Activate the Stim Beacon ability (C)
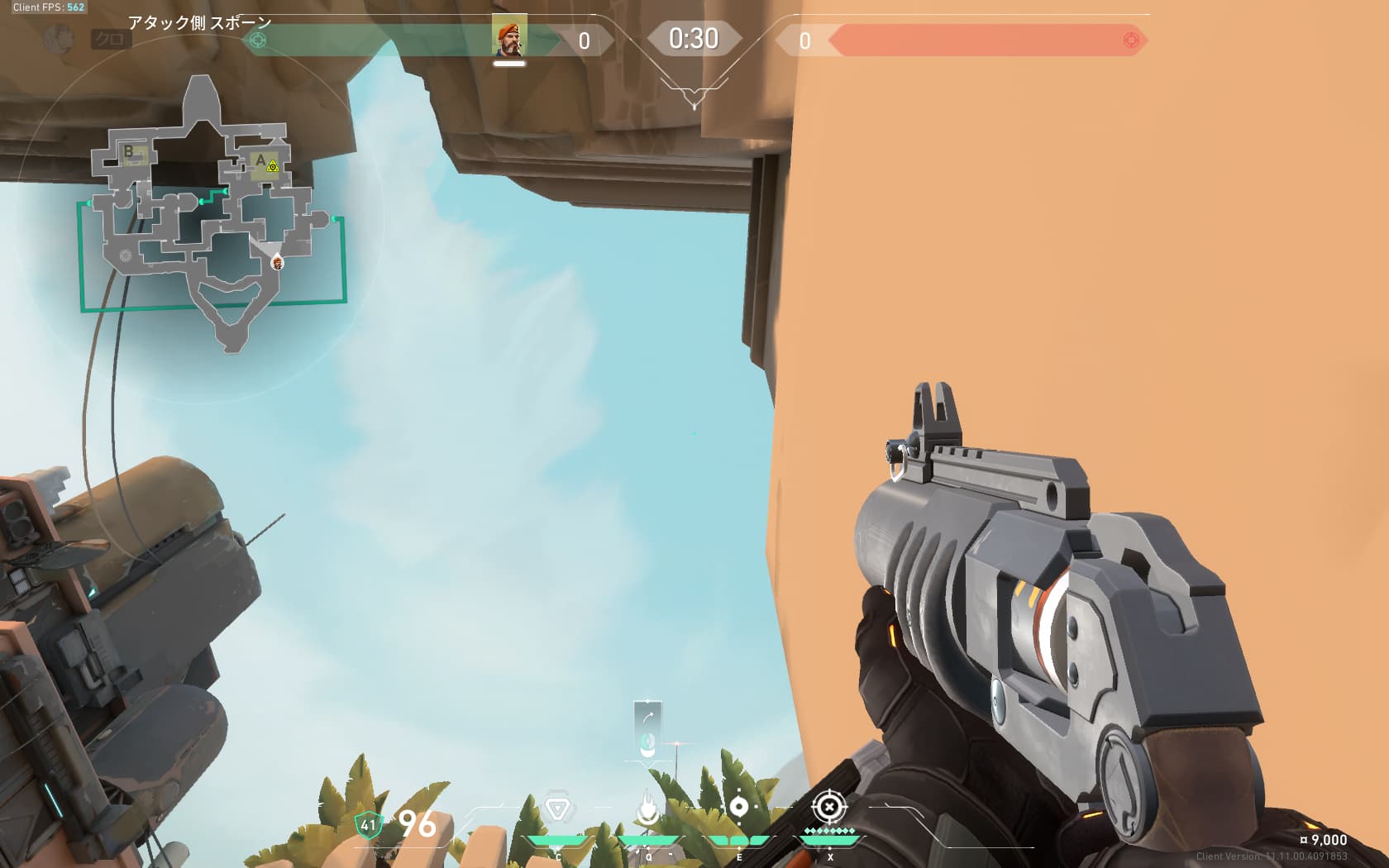Image resolution: width=1389 pixels, height=868 pixels. (x=558, y=809)
